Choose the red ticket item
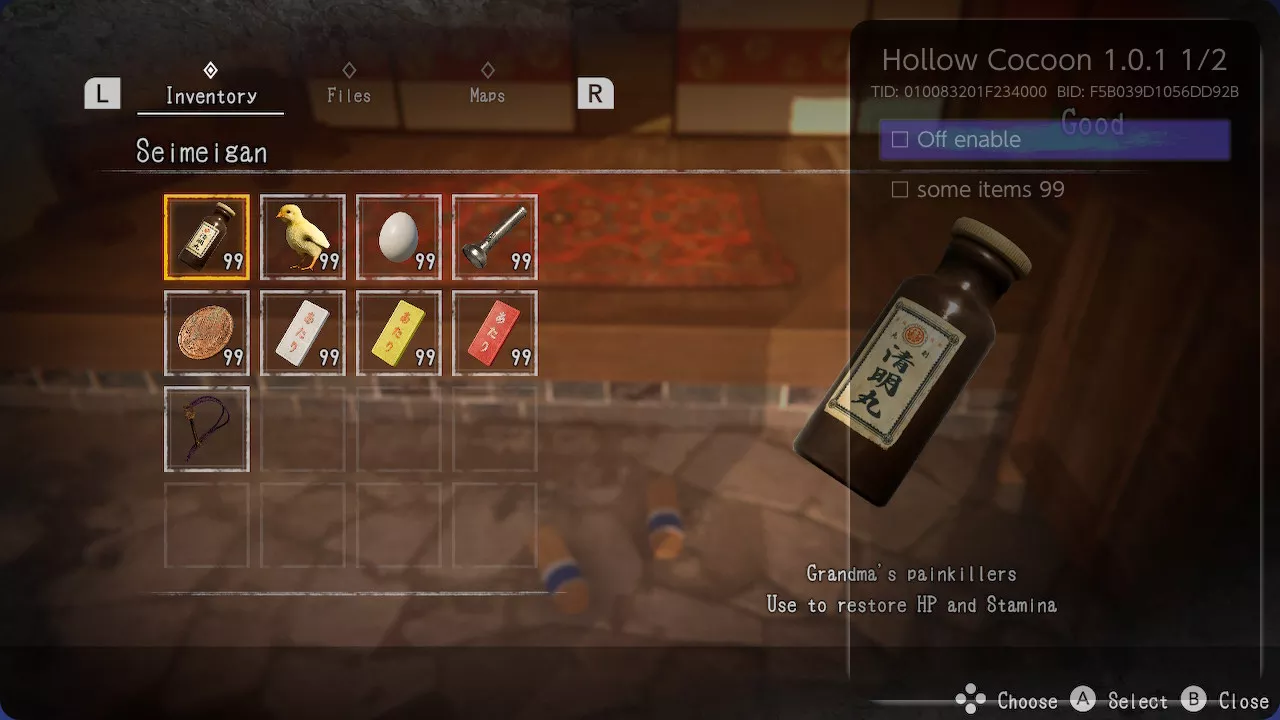Screen dimensions: 1280x720 click(495, 333)
